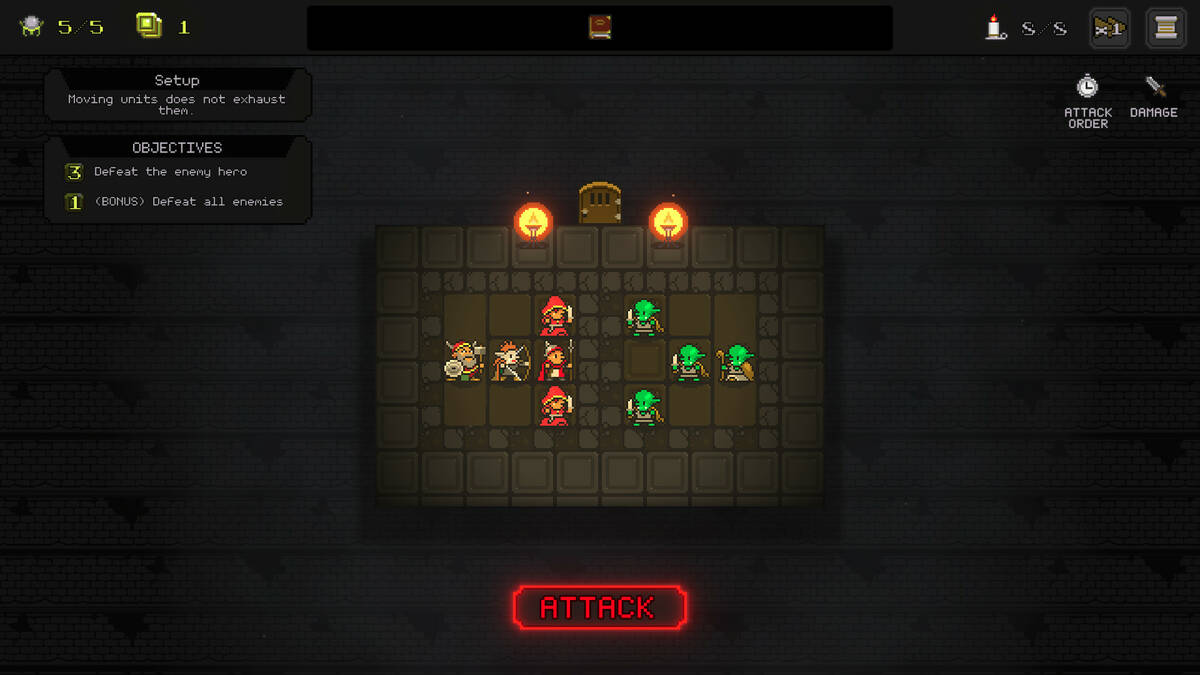The width and height of the screenshot is (1200, 675).
Task: Click the Defeat the enemy hero objective
Action: [x=170, y=172]
